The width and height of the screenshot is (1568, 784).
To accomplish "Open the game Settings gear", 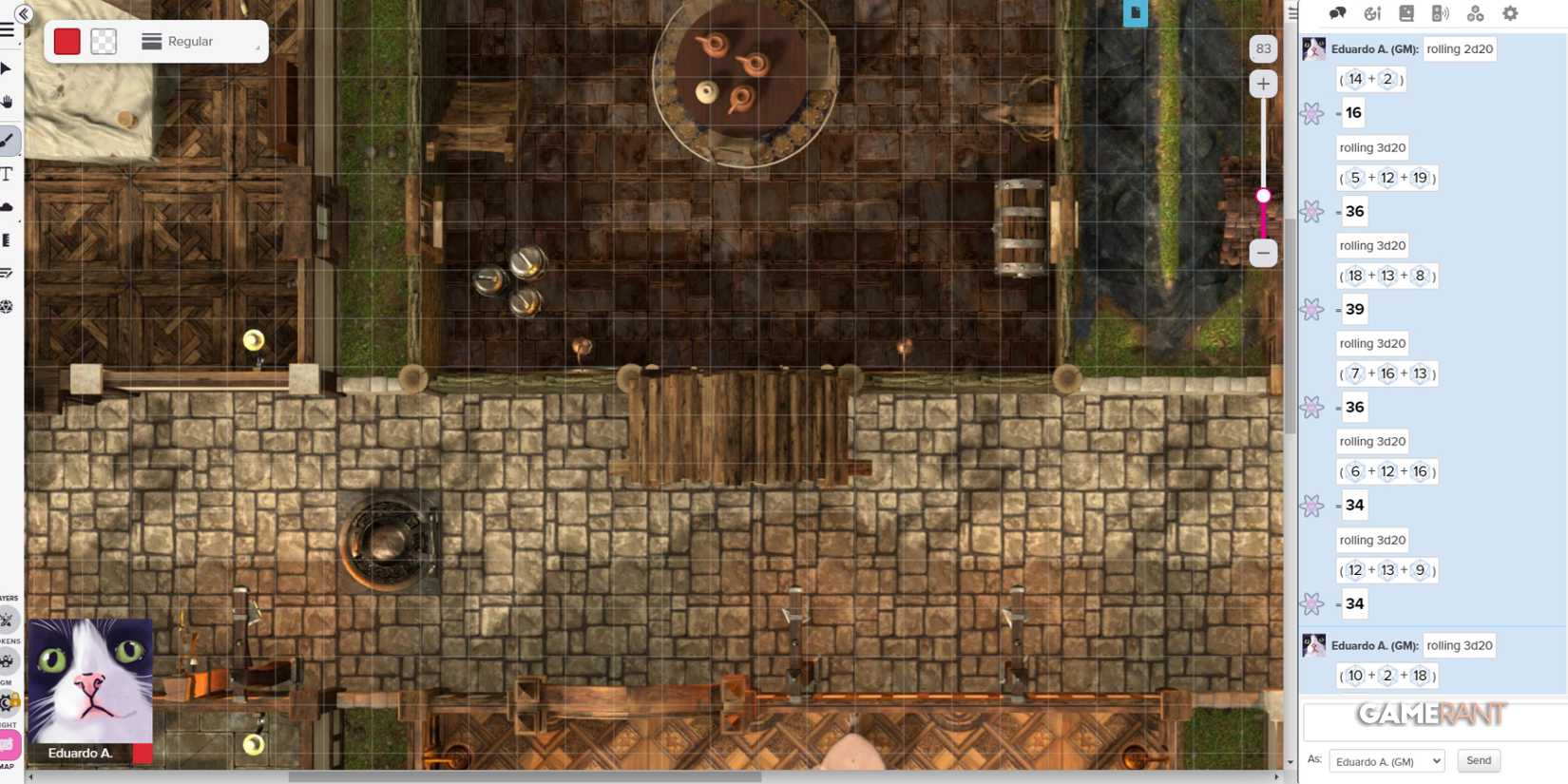I will click(1509, 13).
